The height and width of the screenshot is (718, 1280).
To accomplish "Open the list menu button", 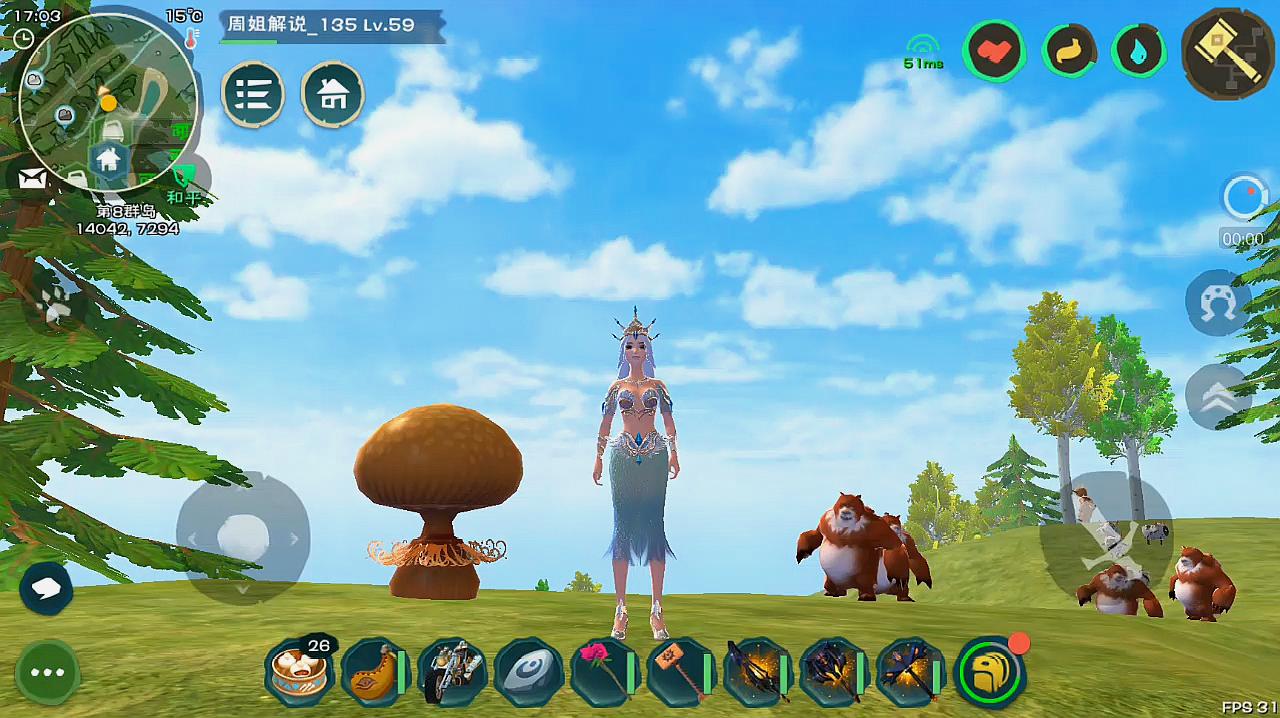I will click(253, 94).
